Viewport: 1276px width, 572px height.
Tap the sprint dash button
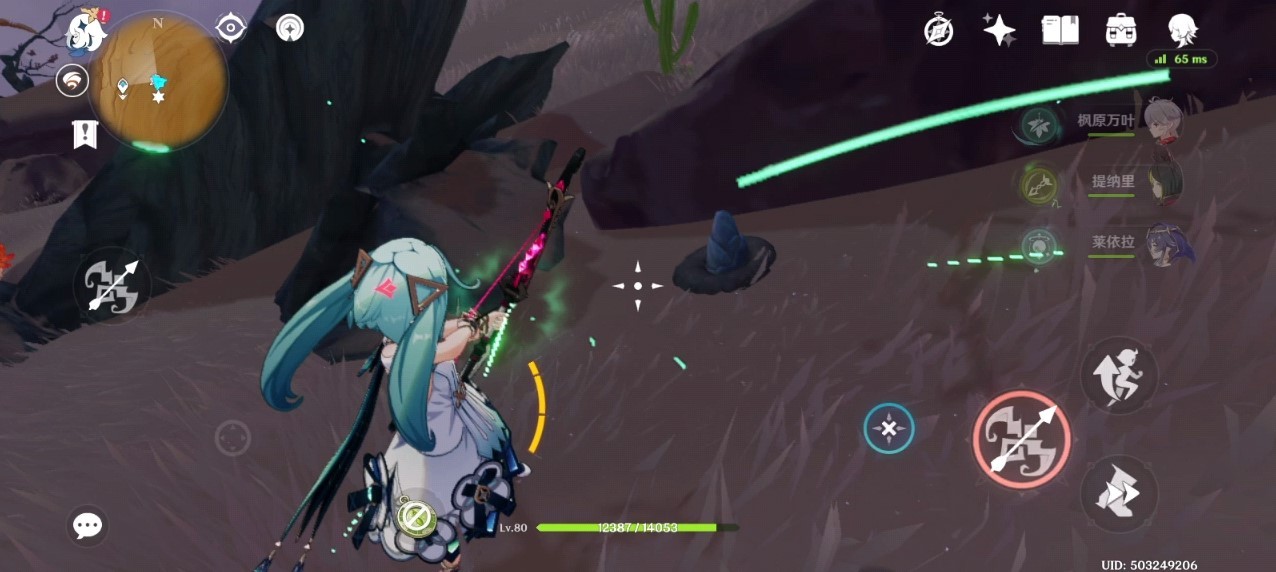[x=1119, y=494]
